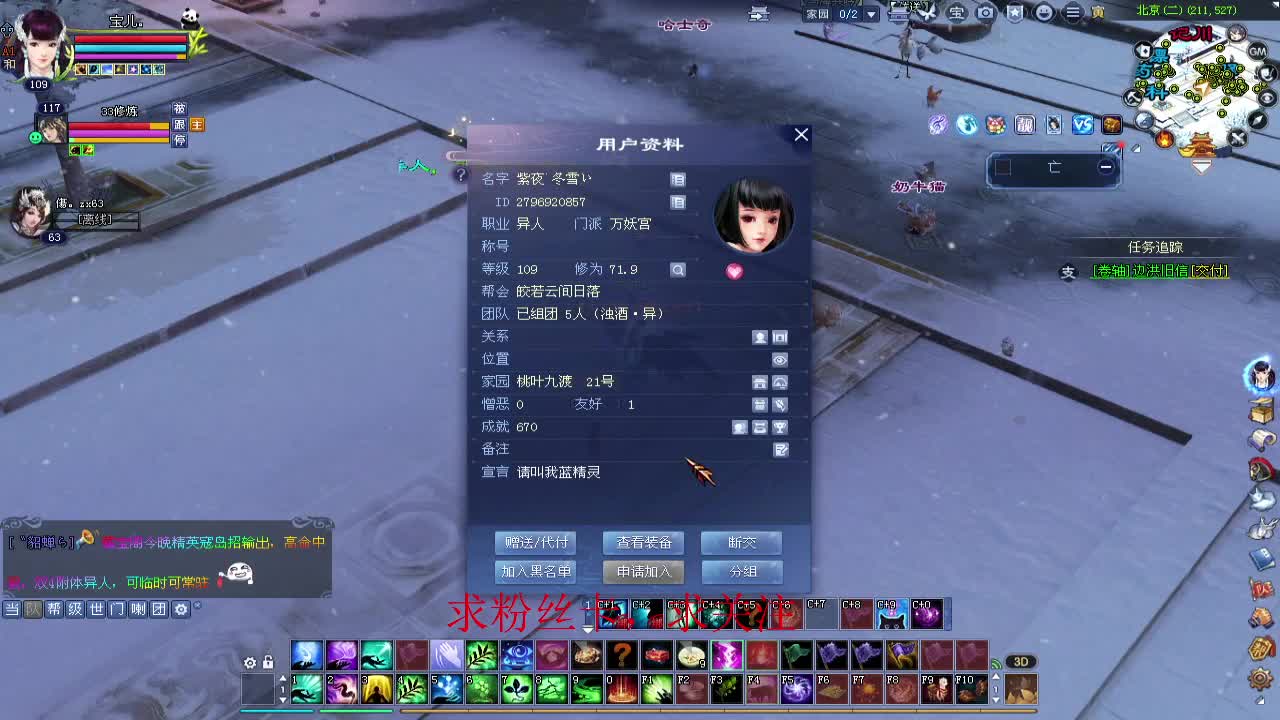1280x720 pixels.
Task: Click the VS cross-server battle icon
Action: [x=1083, y=125]
